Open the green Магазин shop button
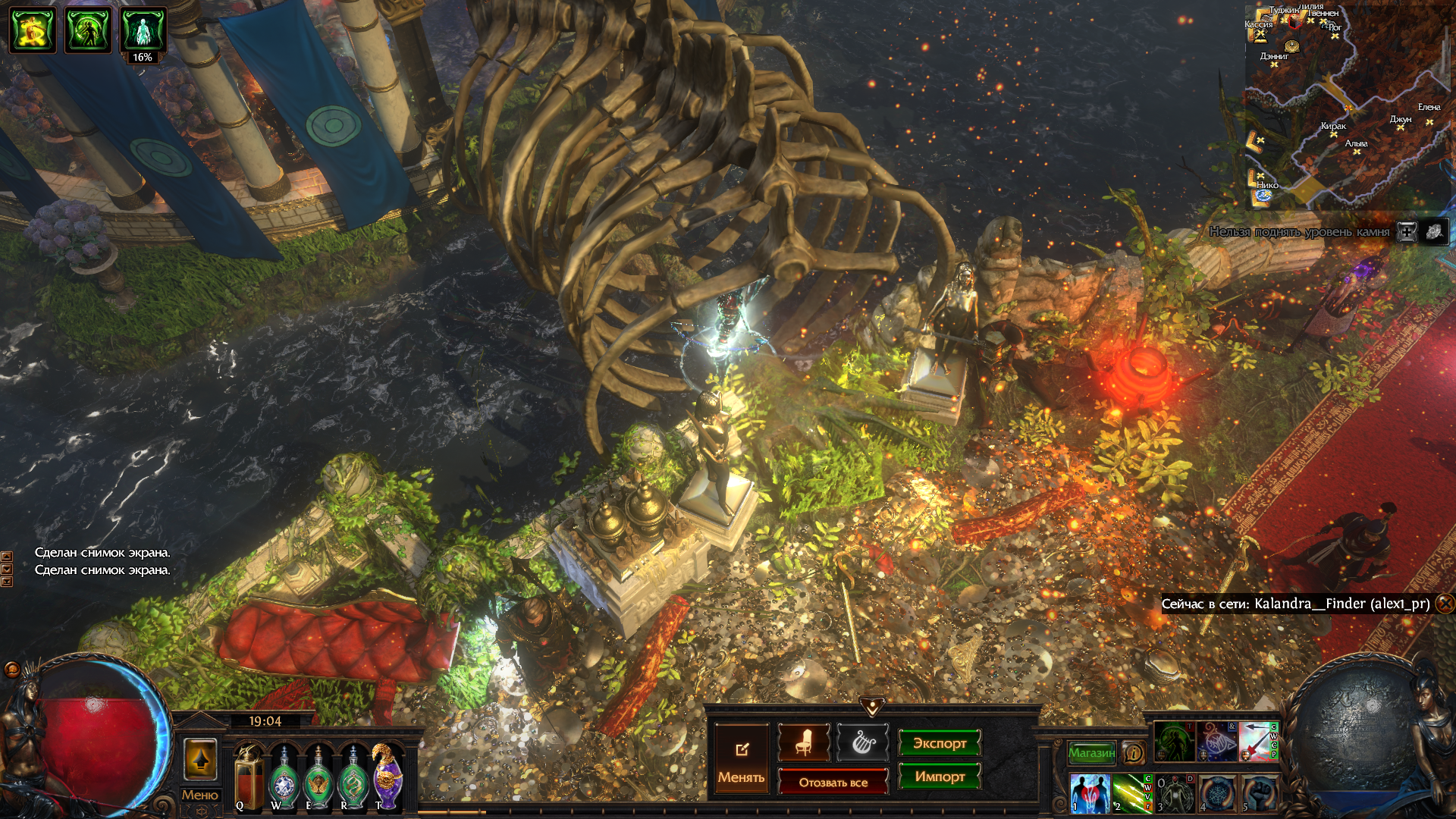The width and height of the screenshot is (1456, 819). click(x=1091, y=752)
